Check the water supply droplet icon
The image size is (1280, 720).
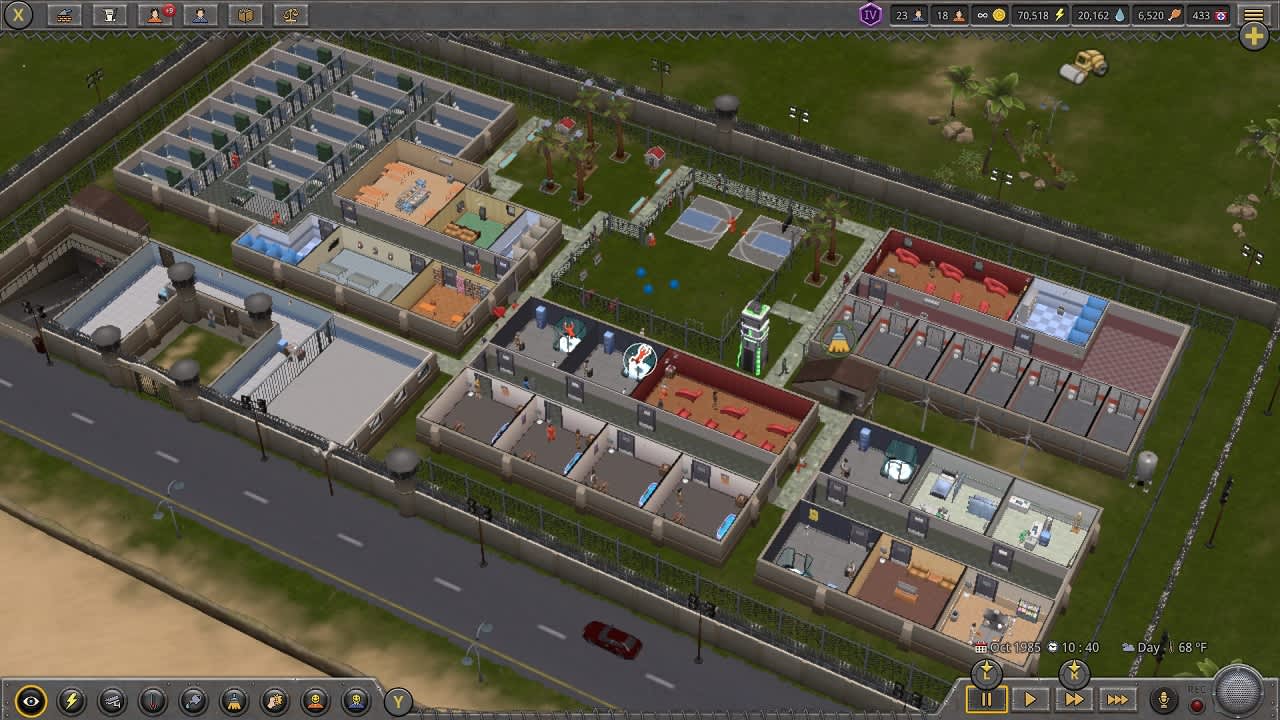point(1098,14)
